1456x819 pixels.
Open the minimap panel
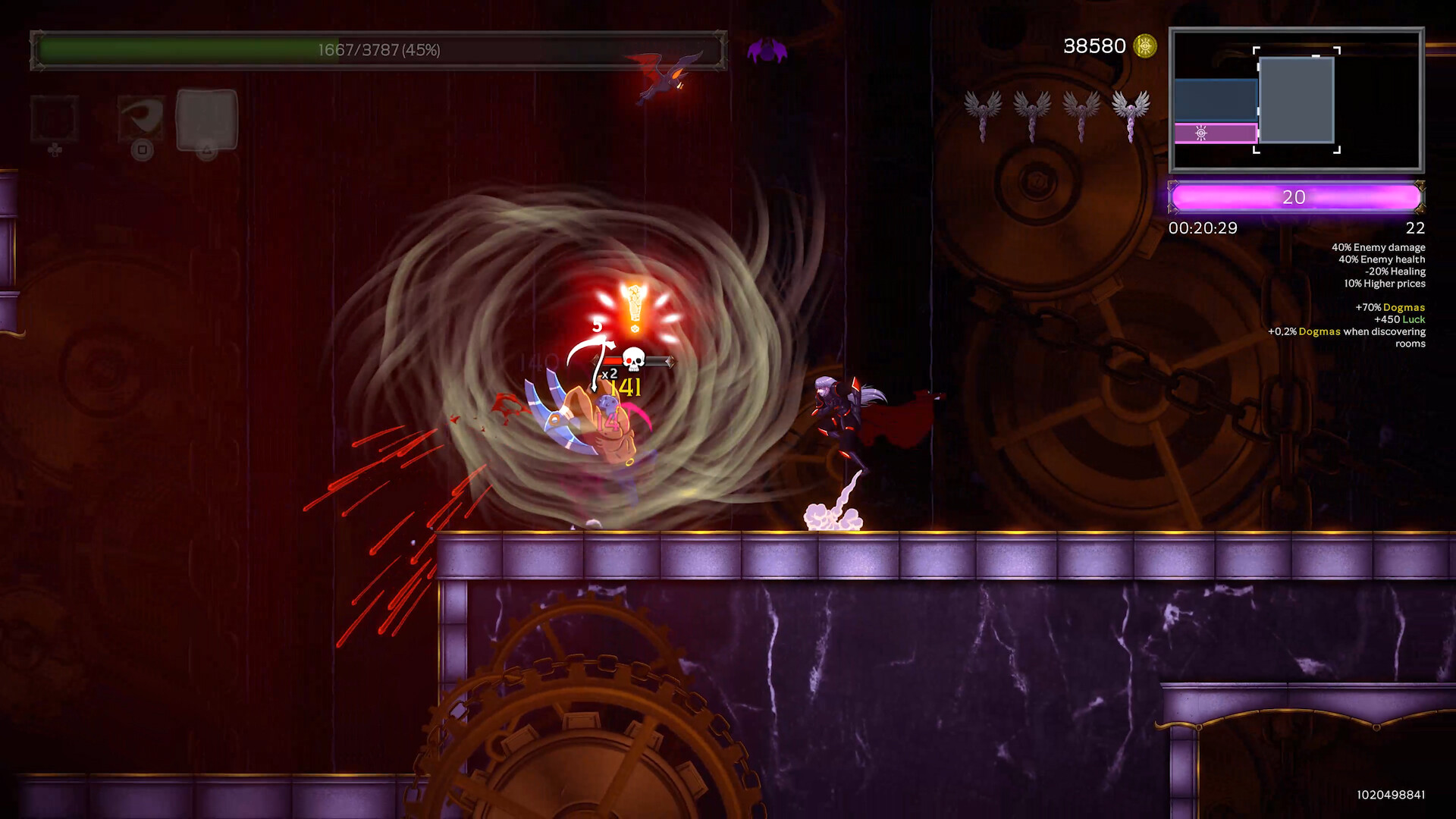[1296, 100]
